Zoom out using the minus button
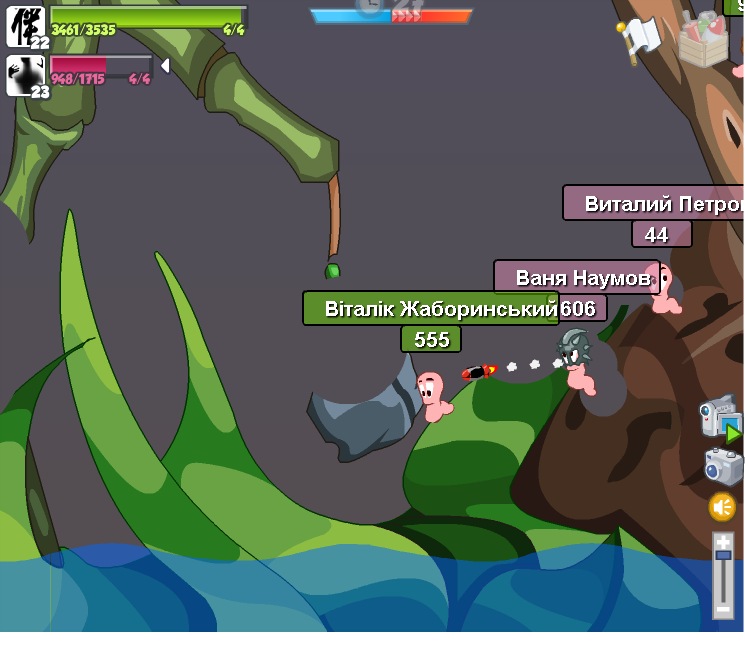The width and height of the screenshot is (745, 650). [723, 610]
